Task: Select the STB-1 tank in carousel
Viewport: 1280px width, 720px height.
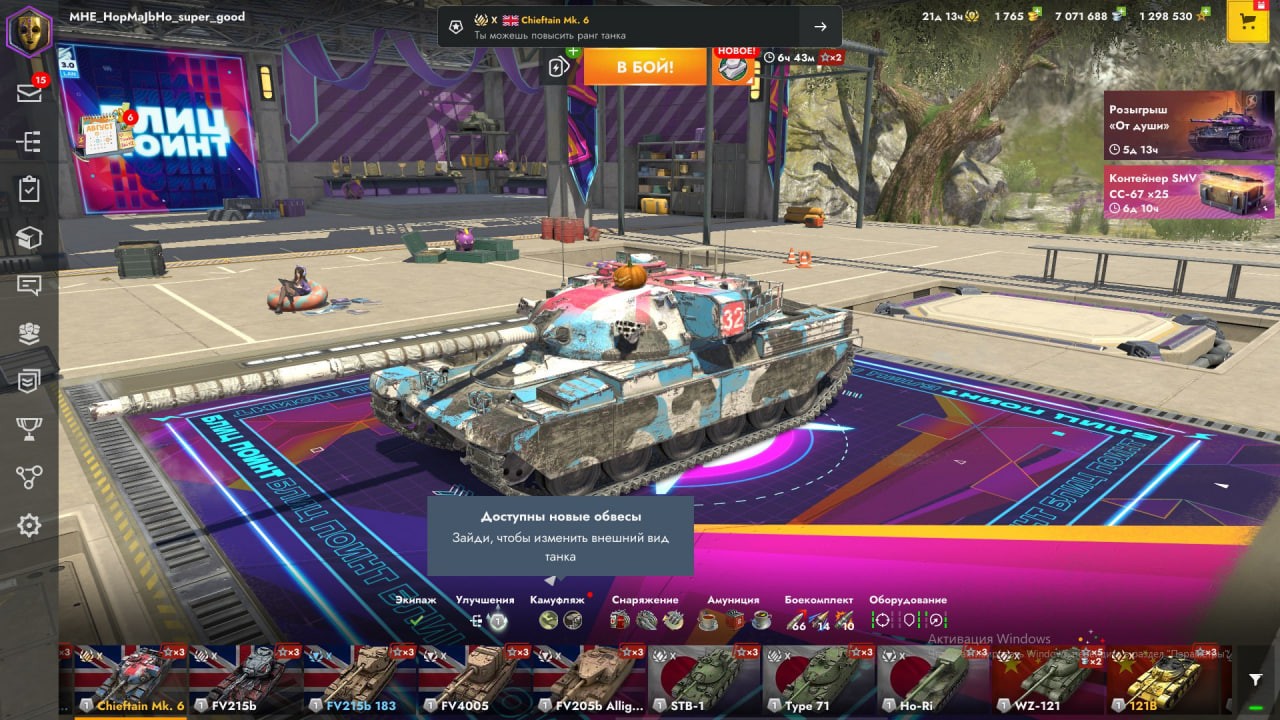Action: point(704,679)
